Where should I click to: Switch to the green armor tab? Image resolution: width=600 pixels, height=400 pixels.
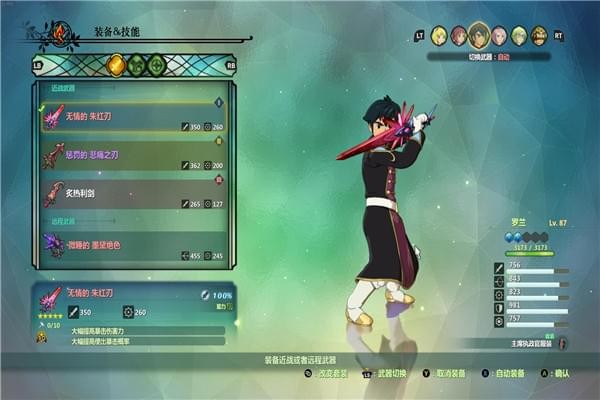coord(136,66)
